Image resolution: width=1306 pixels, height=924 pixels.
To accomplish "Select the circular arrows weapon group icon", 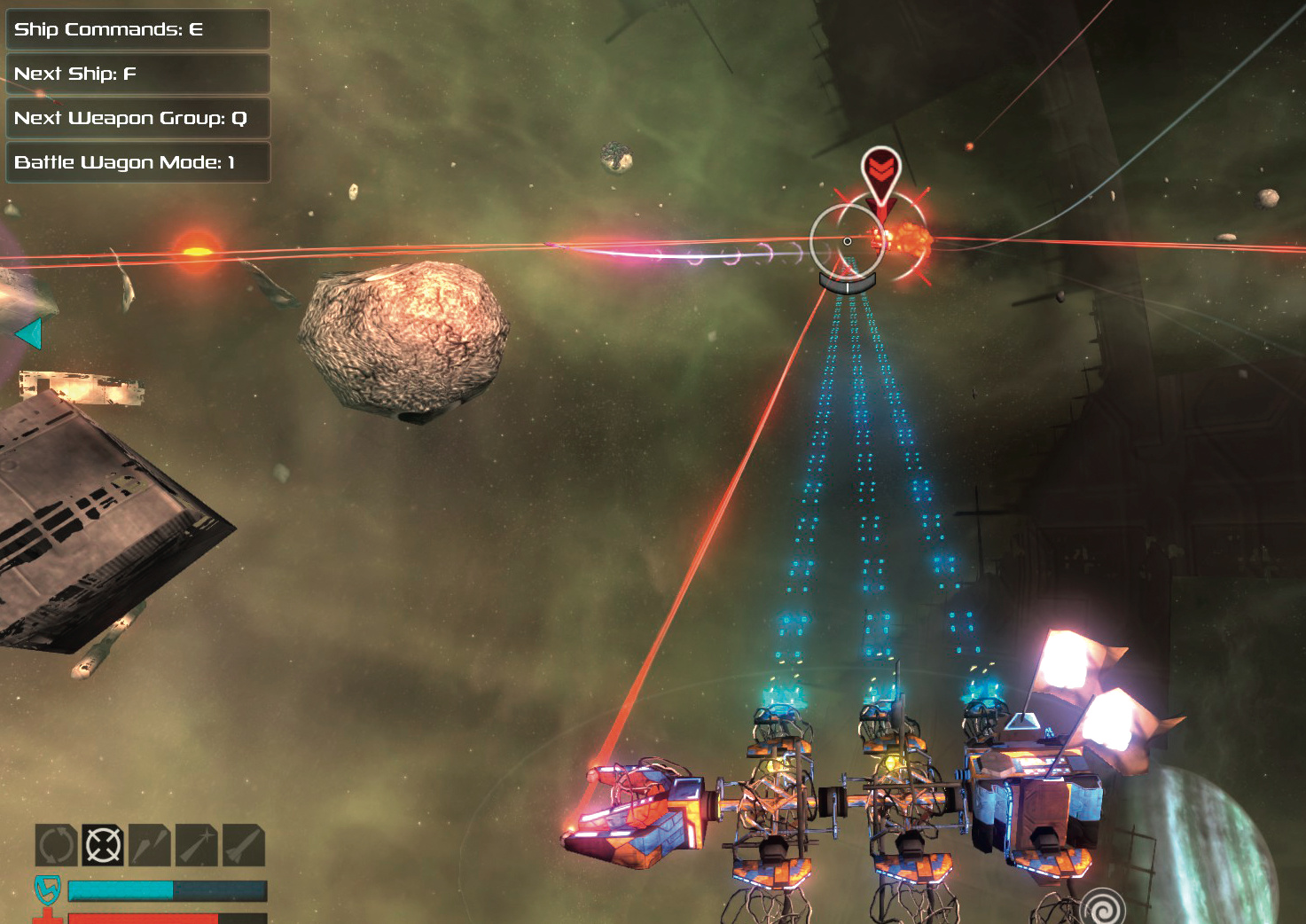I will coord(56,845).
